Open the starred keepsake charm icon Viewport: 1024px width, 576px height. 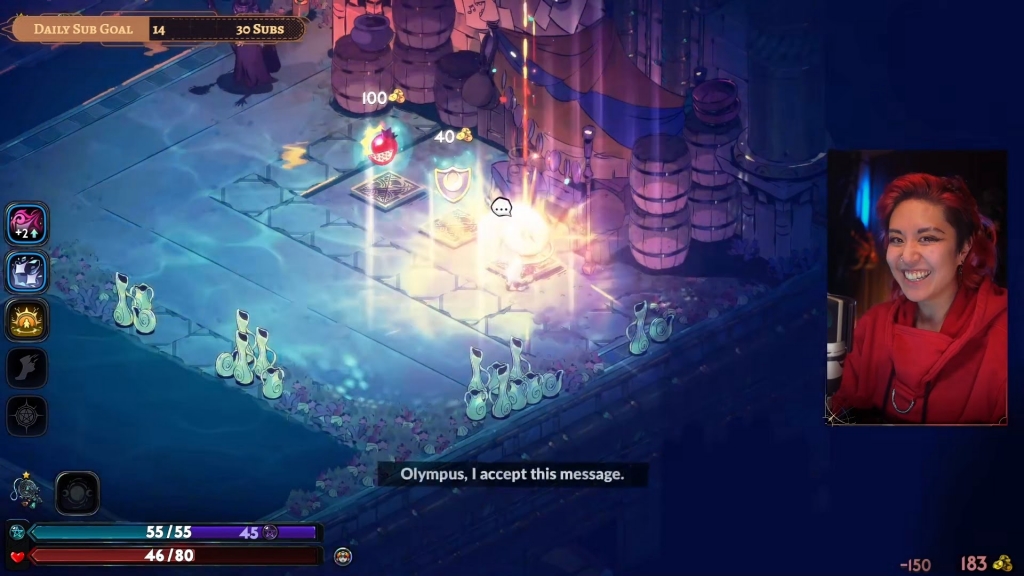(25, 490)
